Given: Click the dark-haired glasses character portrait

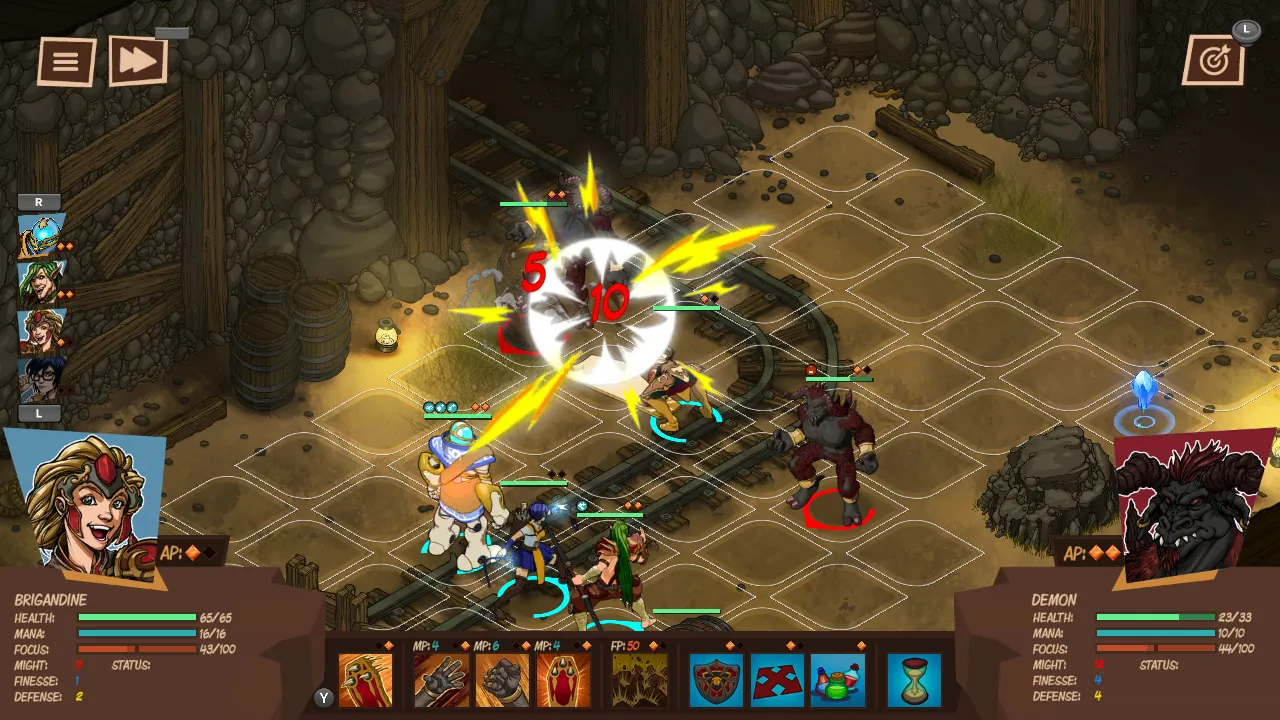Looking at the screenshot, I should point(38,377).
